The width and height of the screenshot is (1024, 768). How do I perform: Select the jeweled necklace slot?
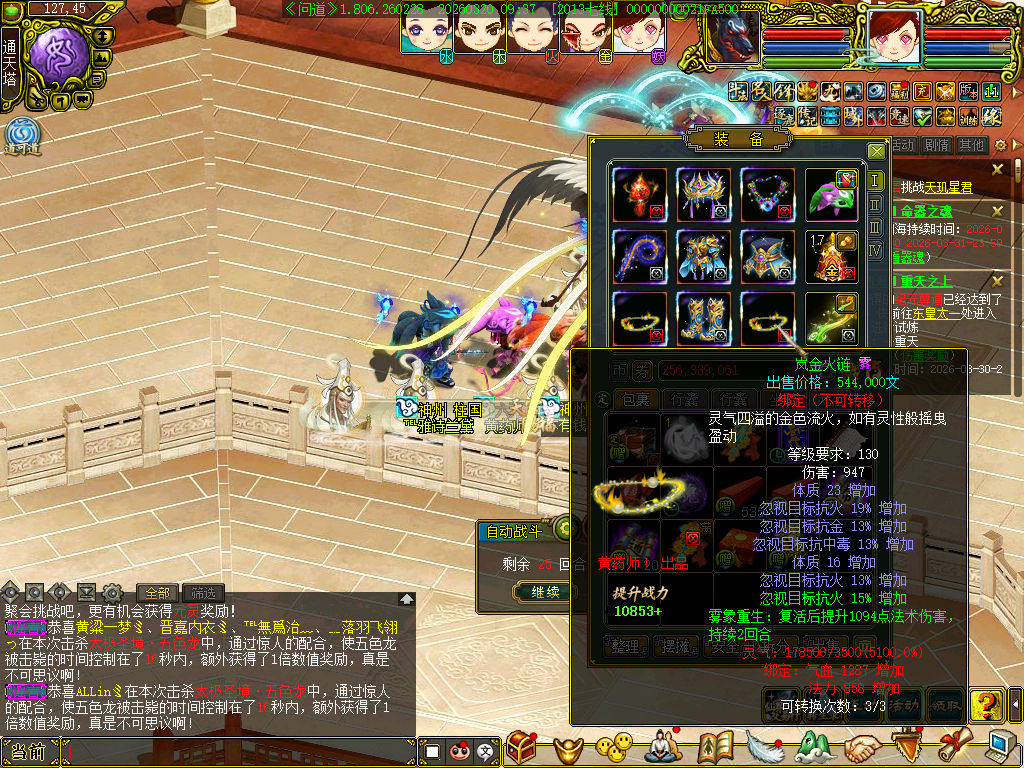[x=767, y=194]
